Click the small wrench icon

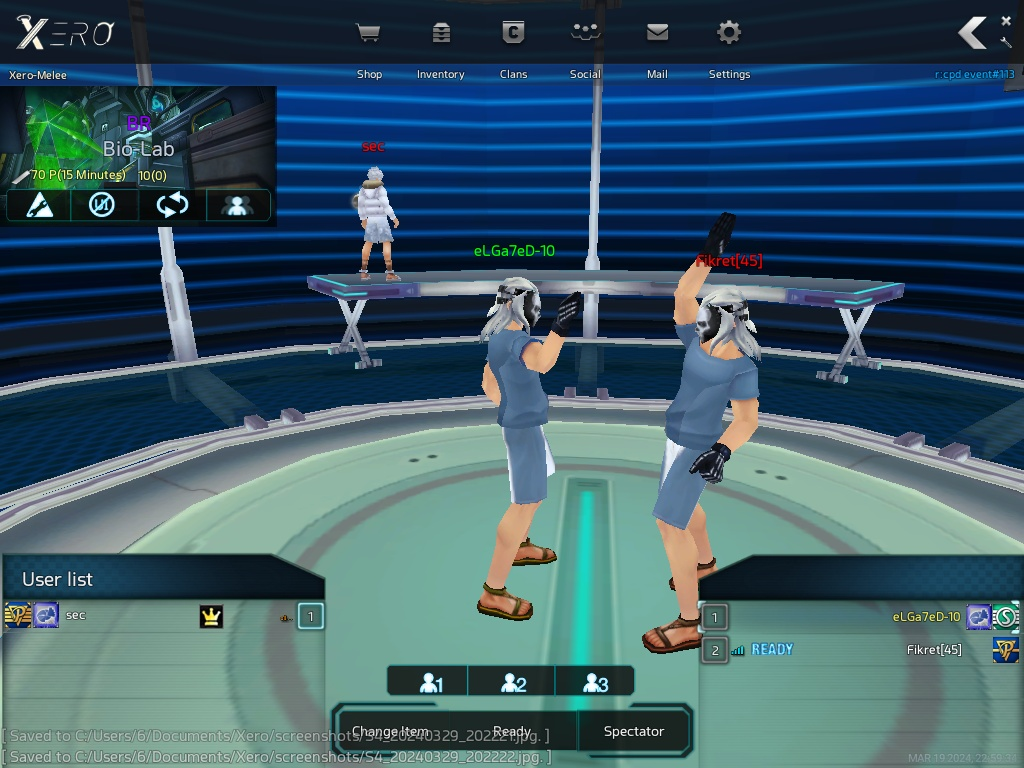tap(1006, 42)
